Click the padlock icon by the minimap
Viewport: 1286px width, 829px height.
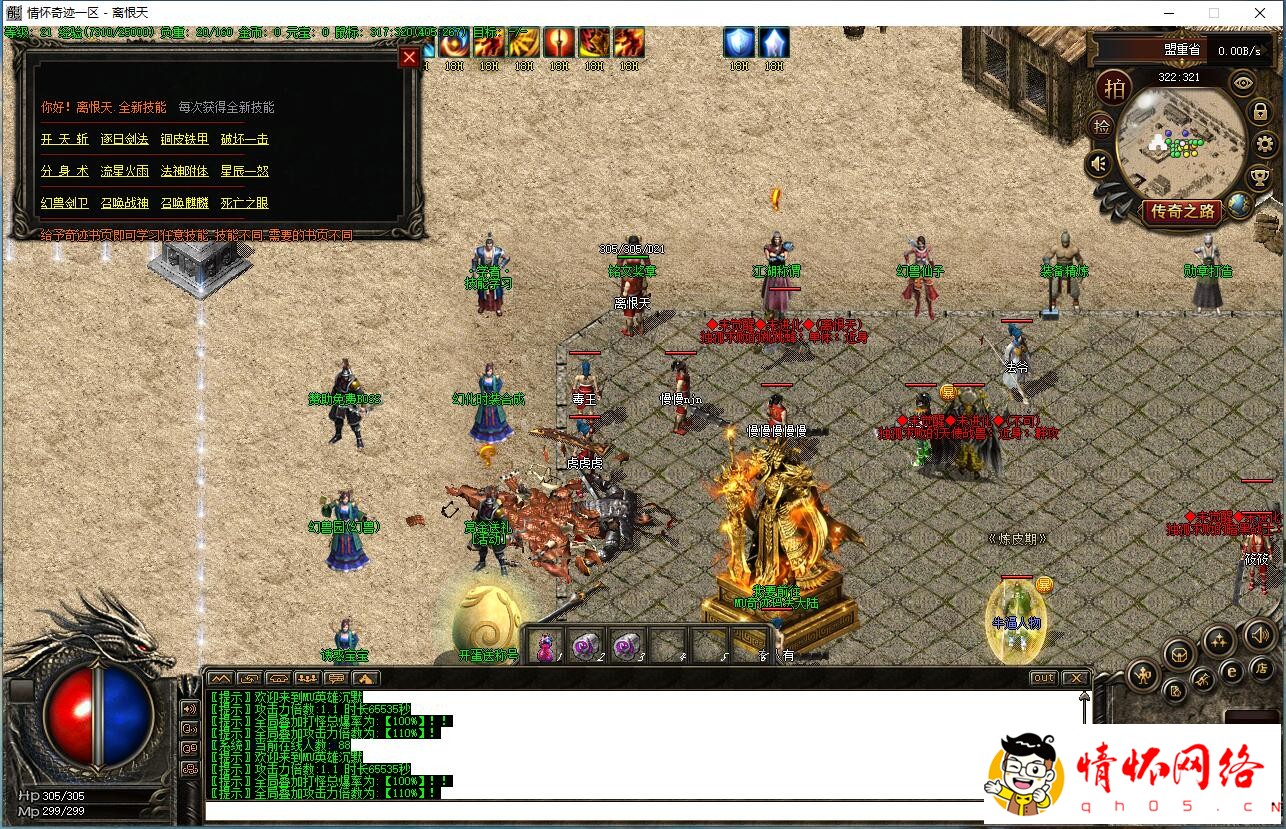[x=1261, y=112]
